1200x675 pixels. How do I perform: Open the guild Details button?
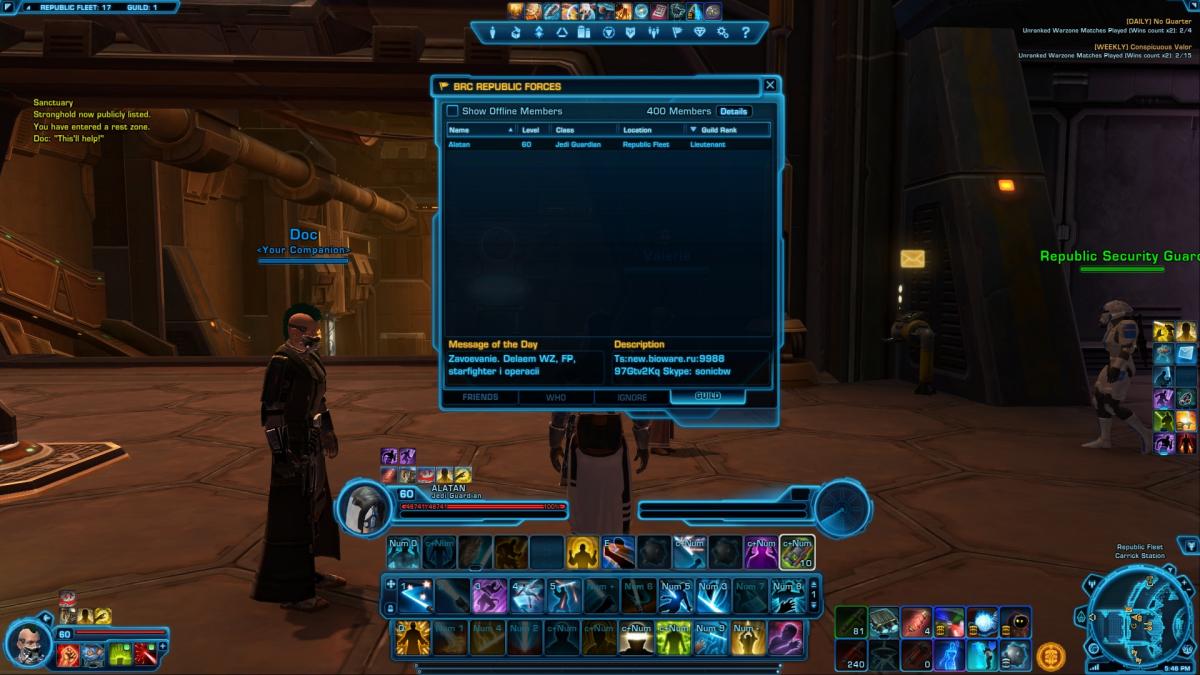point(733,111)
